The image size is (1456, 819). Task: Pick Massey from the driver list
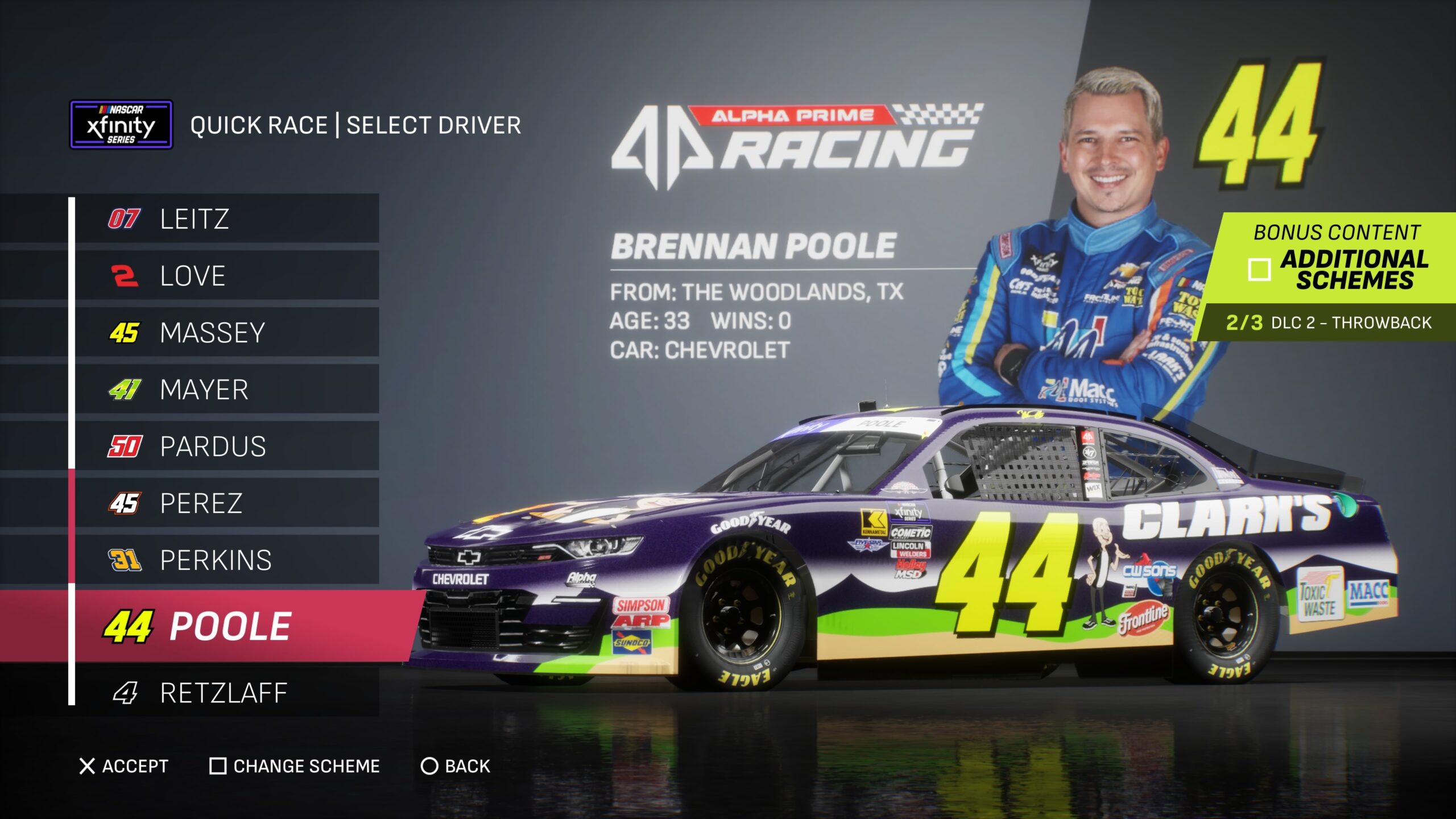point(226,333)
